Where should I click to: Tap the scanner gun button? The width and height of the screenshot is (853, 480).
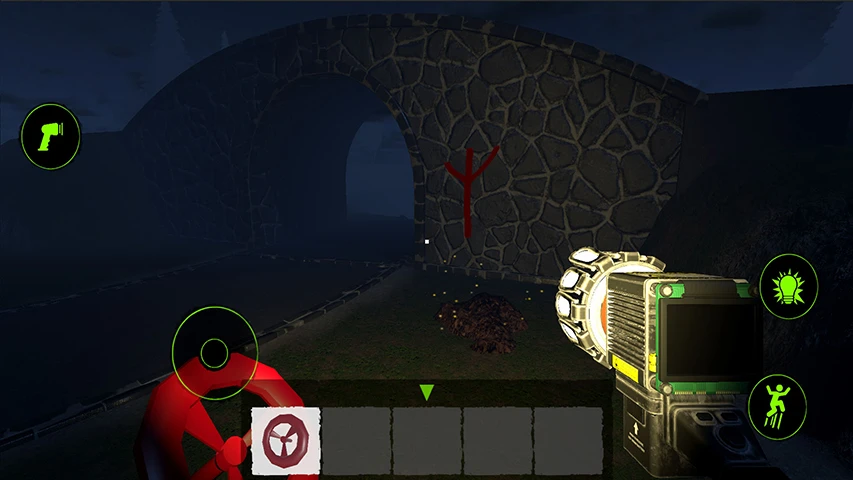click(50, 136)
